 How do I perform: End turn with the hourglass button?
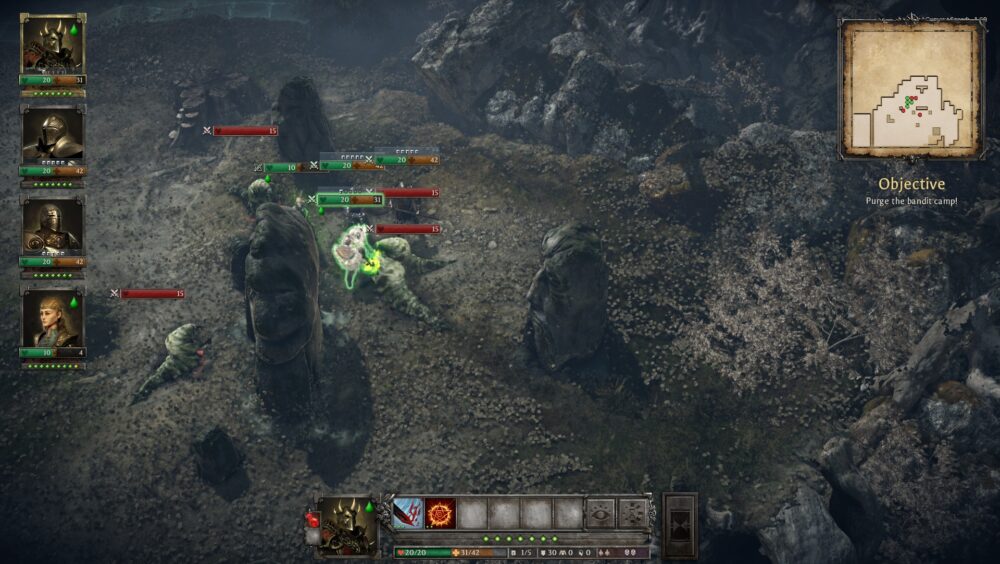pos(680,524)
